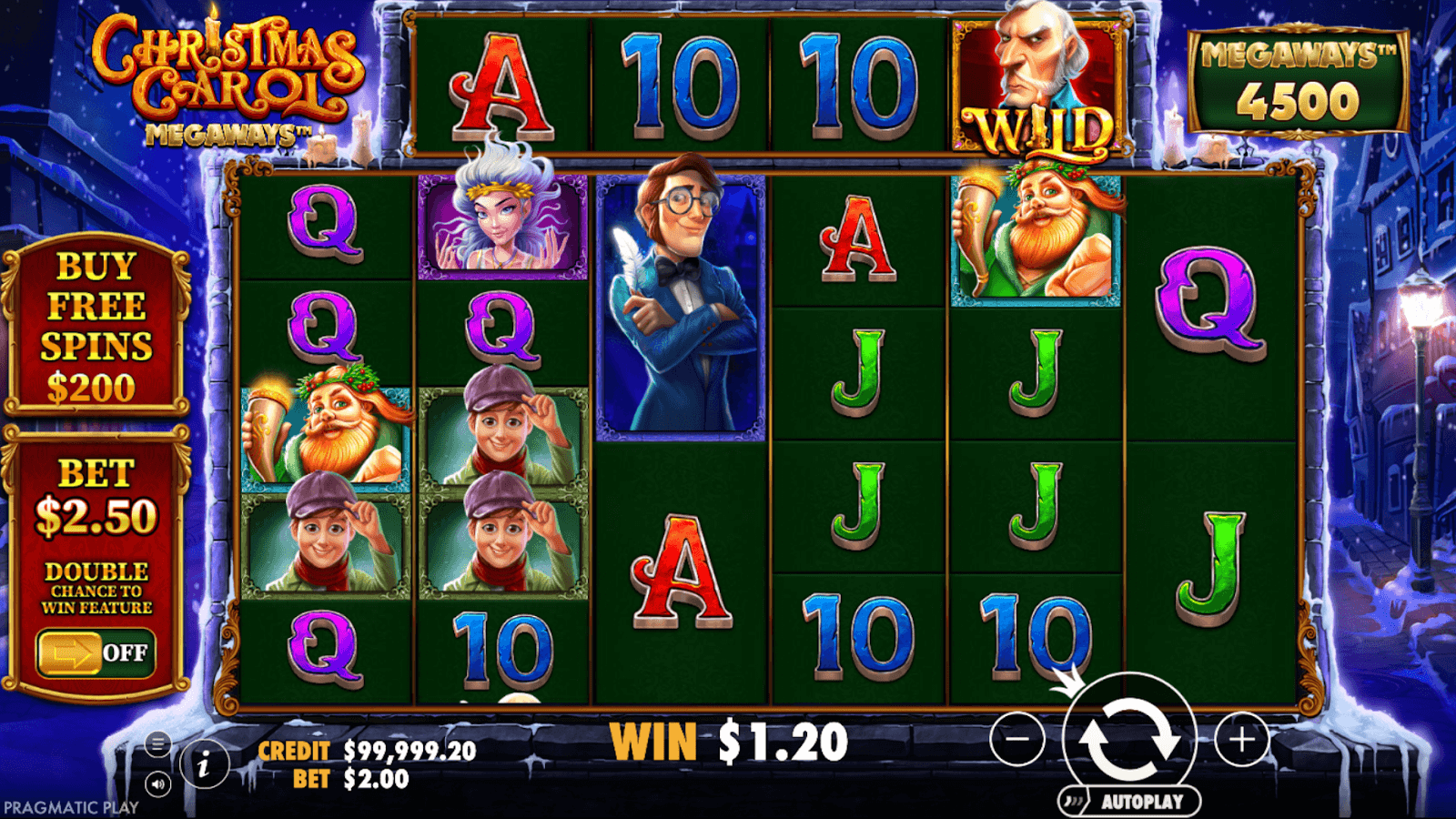Open the game information page
This screenshot has width=1456, height=819.
point(204,765)
